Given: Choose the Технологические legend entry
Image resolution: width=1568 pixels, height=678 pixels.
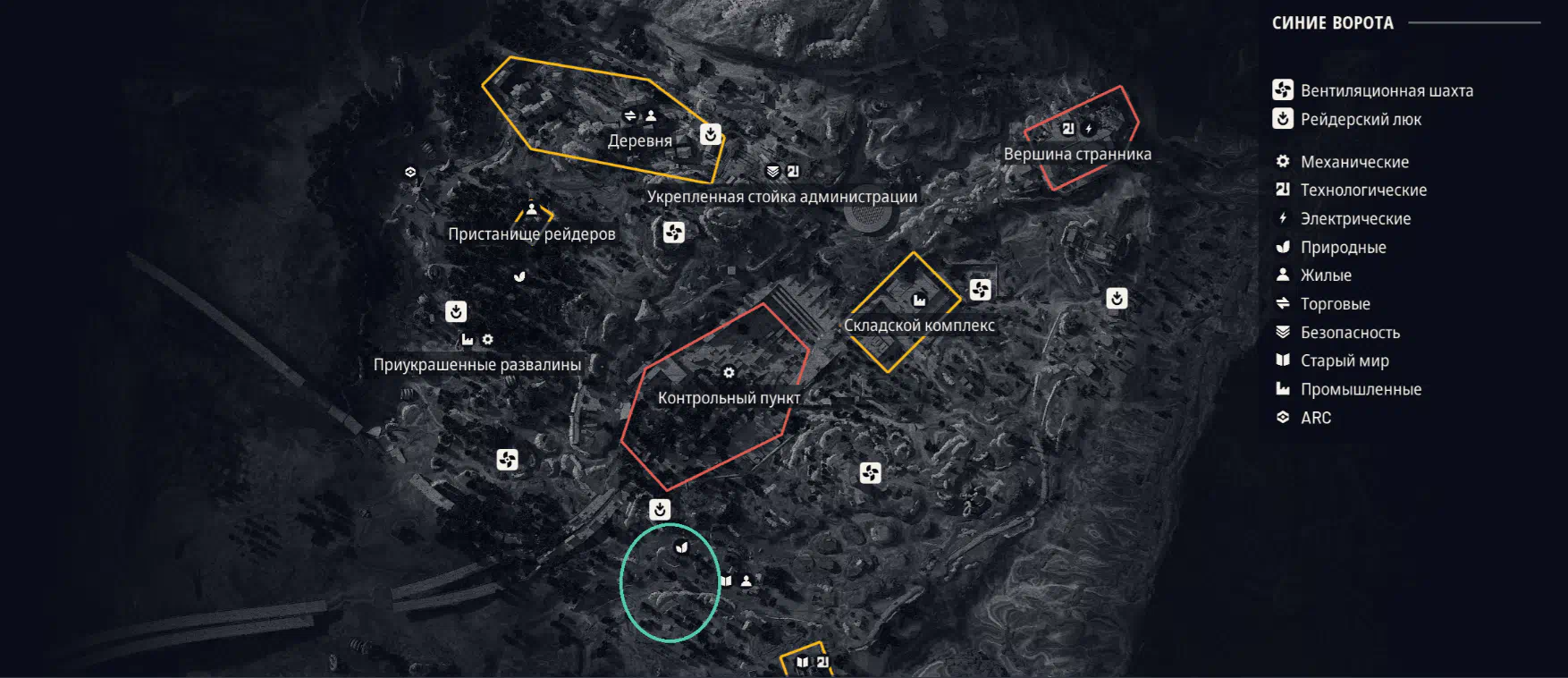Looking at the screenshot, I should pos(1362,190).
